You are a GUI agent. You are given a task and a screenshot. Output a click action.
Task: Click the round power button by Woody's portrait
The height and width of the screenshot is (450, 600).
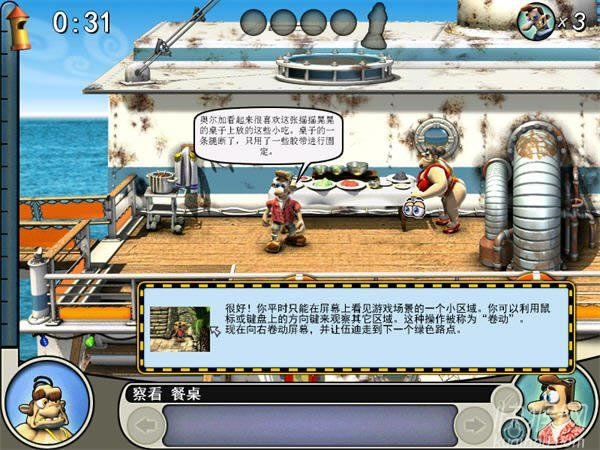(511, 430)
